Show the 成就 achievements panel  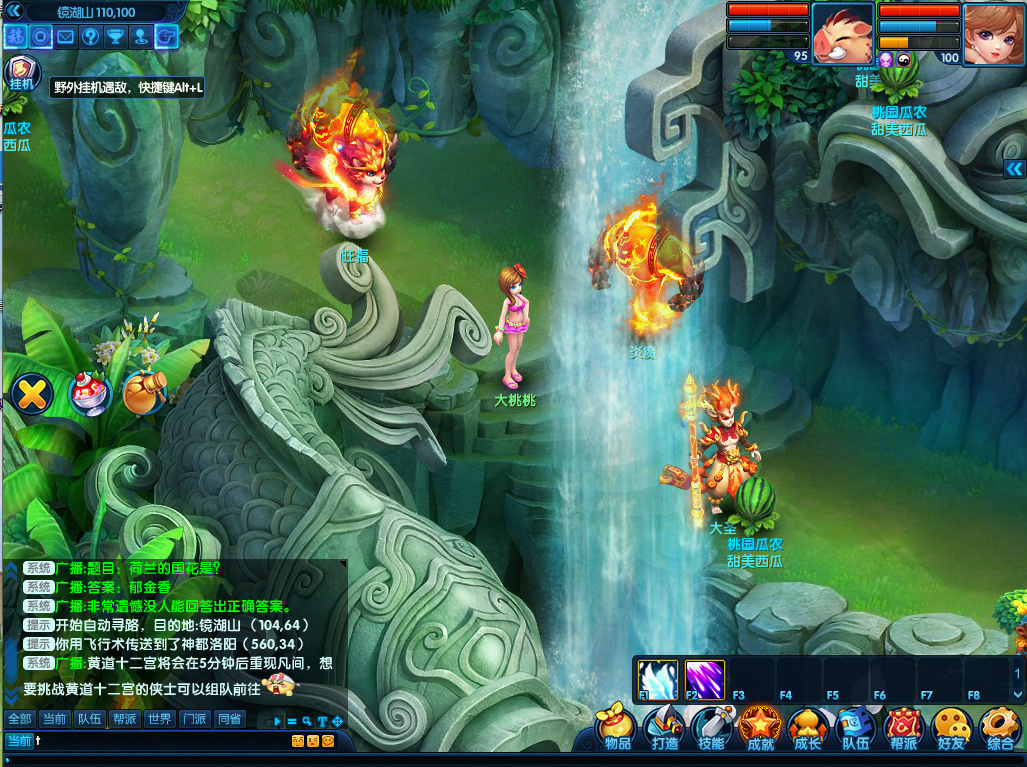coord(759,728)
